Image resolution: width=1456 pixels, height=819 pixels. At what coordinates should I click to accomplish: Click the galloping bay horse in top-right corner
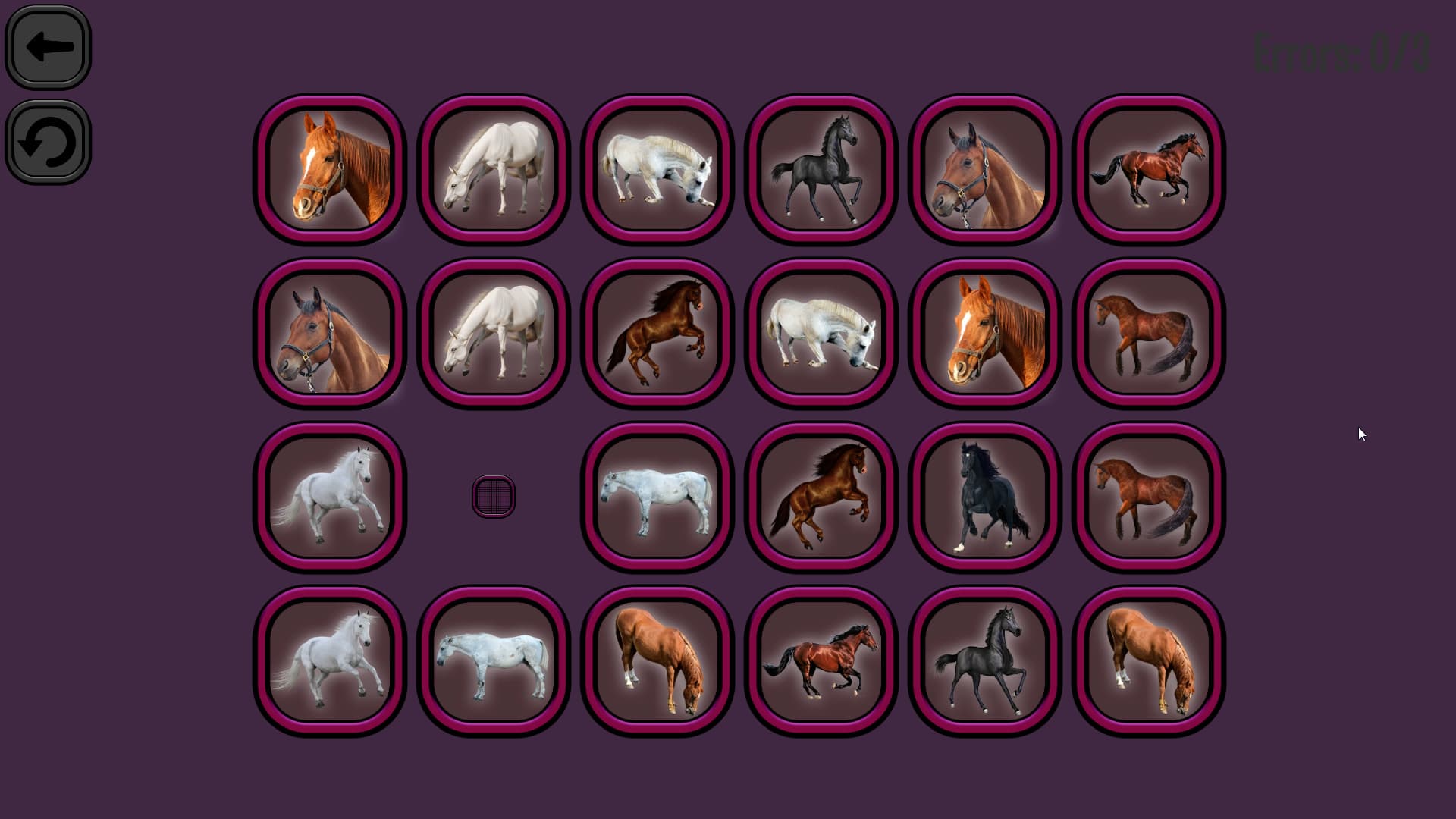1147,168
